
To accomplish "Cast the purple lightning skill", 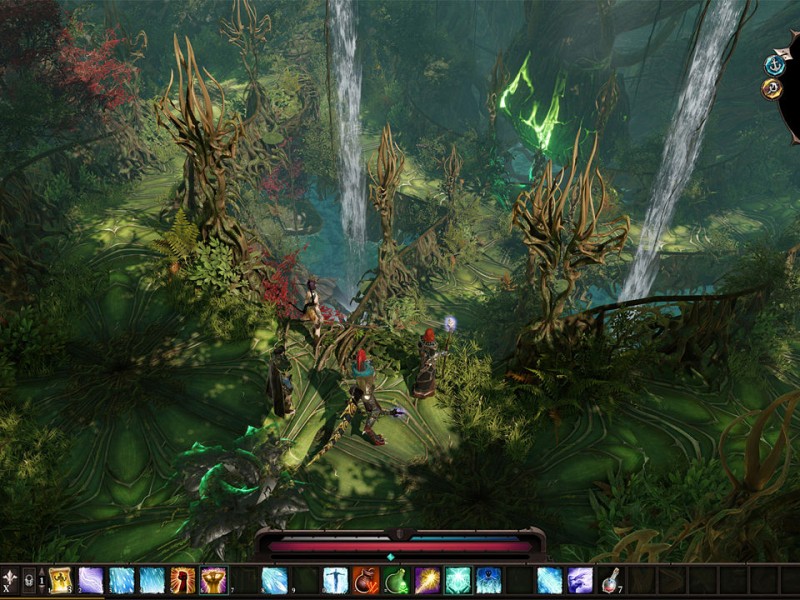I will pyautogui.click(x=91, y=580).
